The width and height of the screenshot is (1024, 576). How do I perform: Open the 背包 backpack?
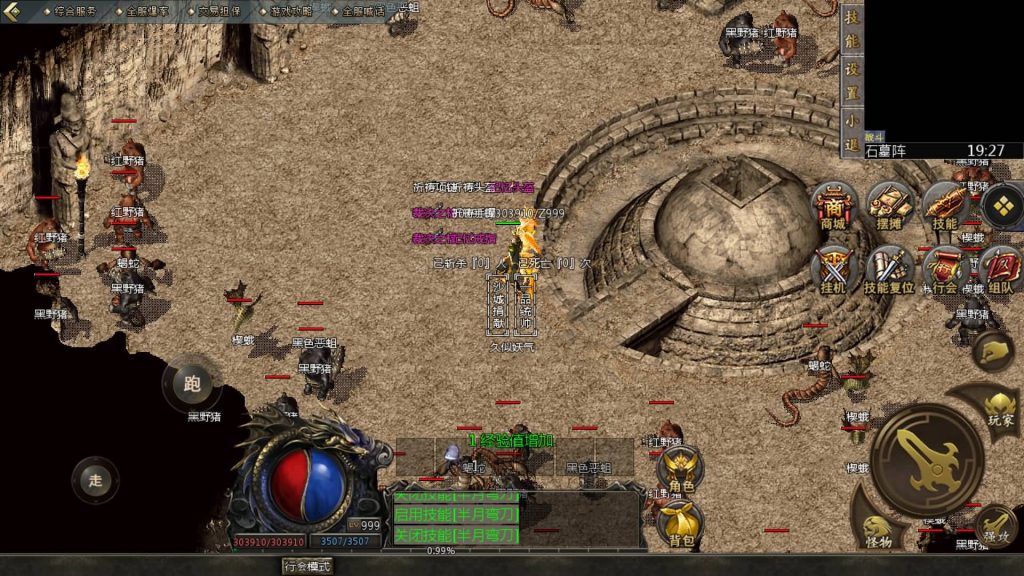point(681,522)
